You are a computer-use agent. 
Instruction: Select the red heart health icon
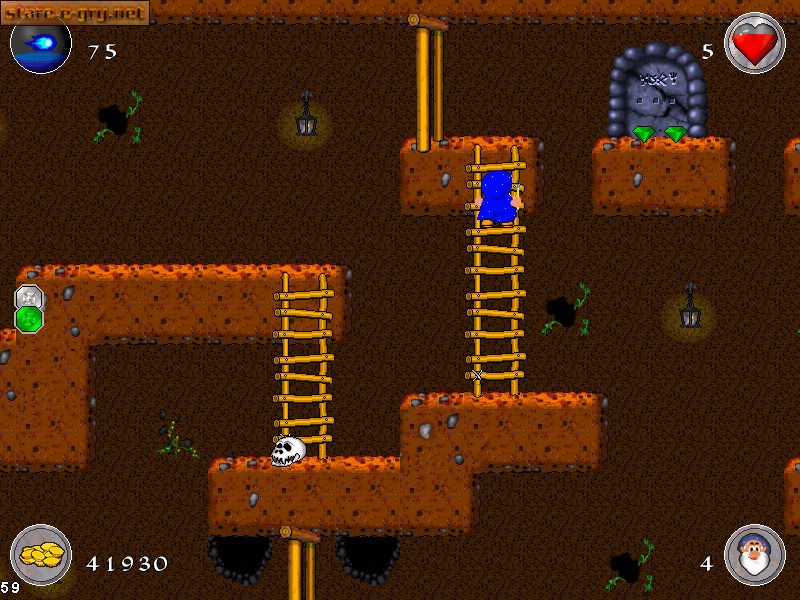point(754,44)
